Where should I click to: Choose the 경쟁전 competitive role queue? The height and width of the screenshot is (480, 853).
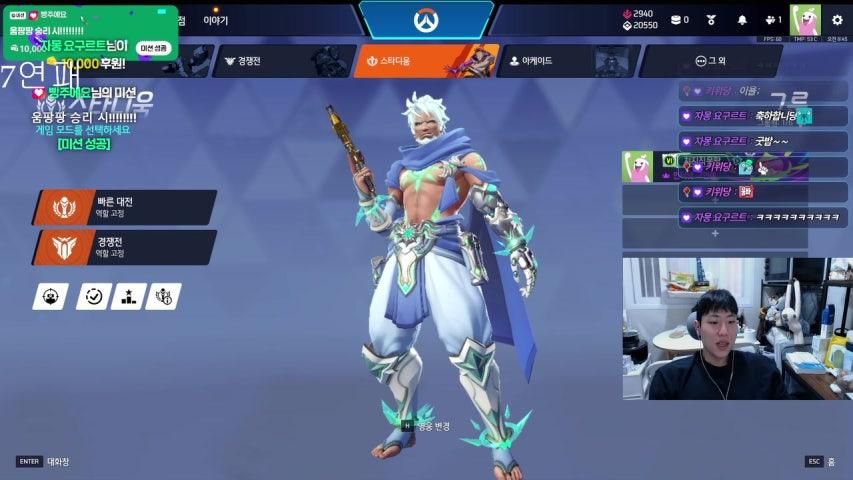125,247
